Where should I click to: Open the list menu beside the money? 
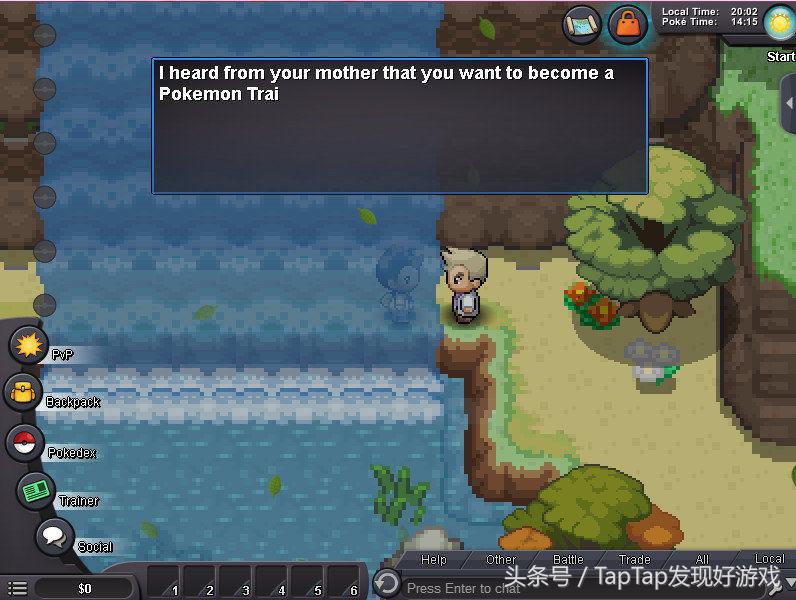point(17,588)
